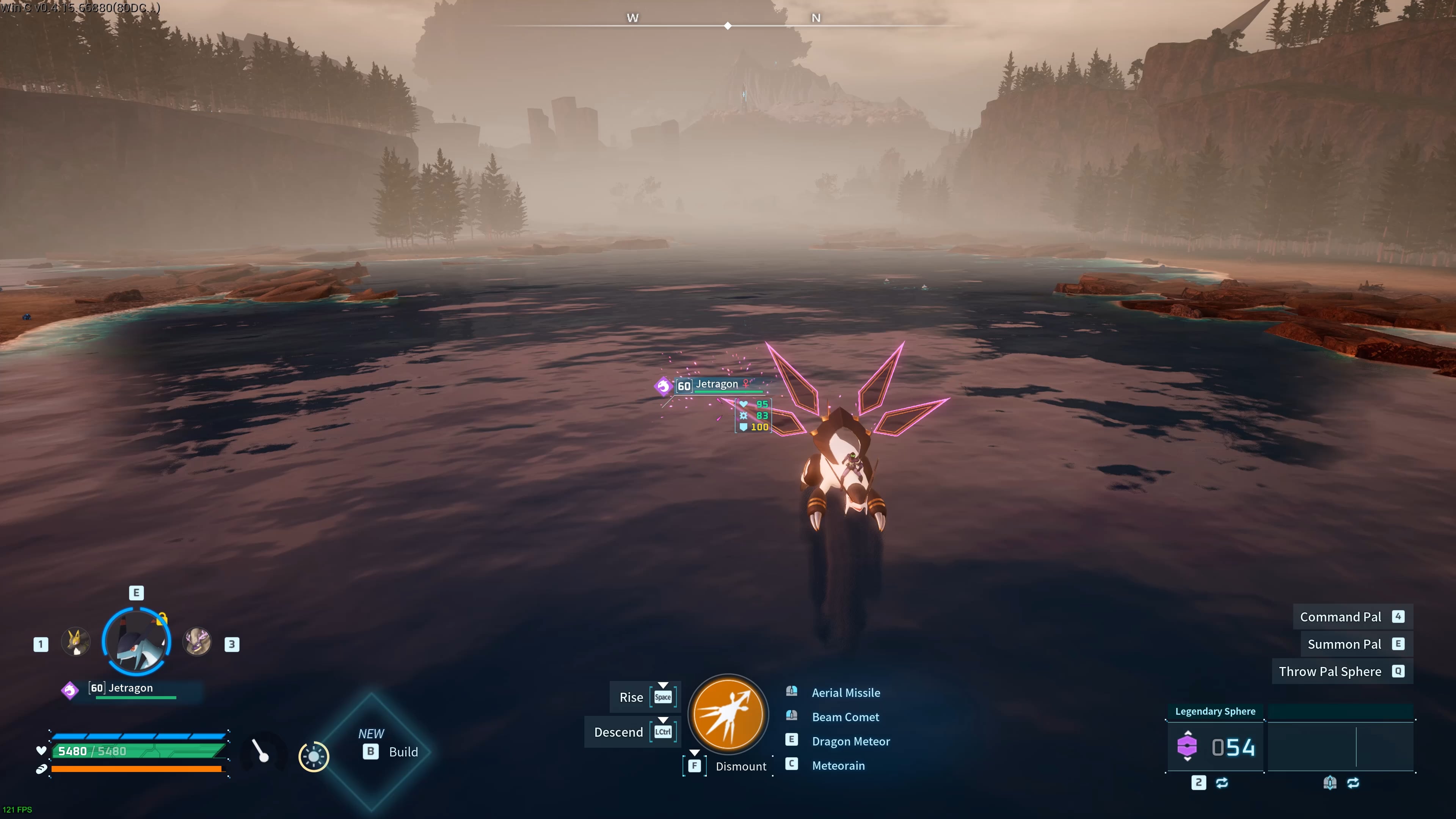Click the sun time-of-day indicator
Image resolution: width=1456 pixels, height=819 pixels.
tap(314, 757)
